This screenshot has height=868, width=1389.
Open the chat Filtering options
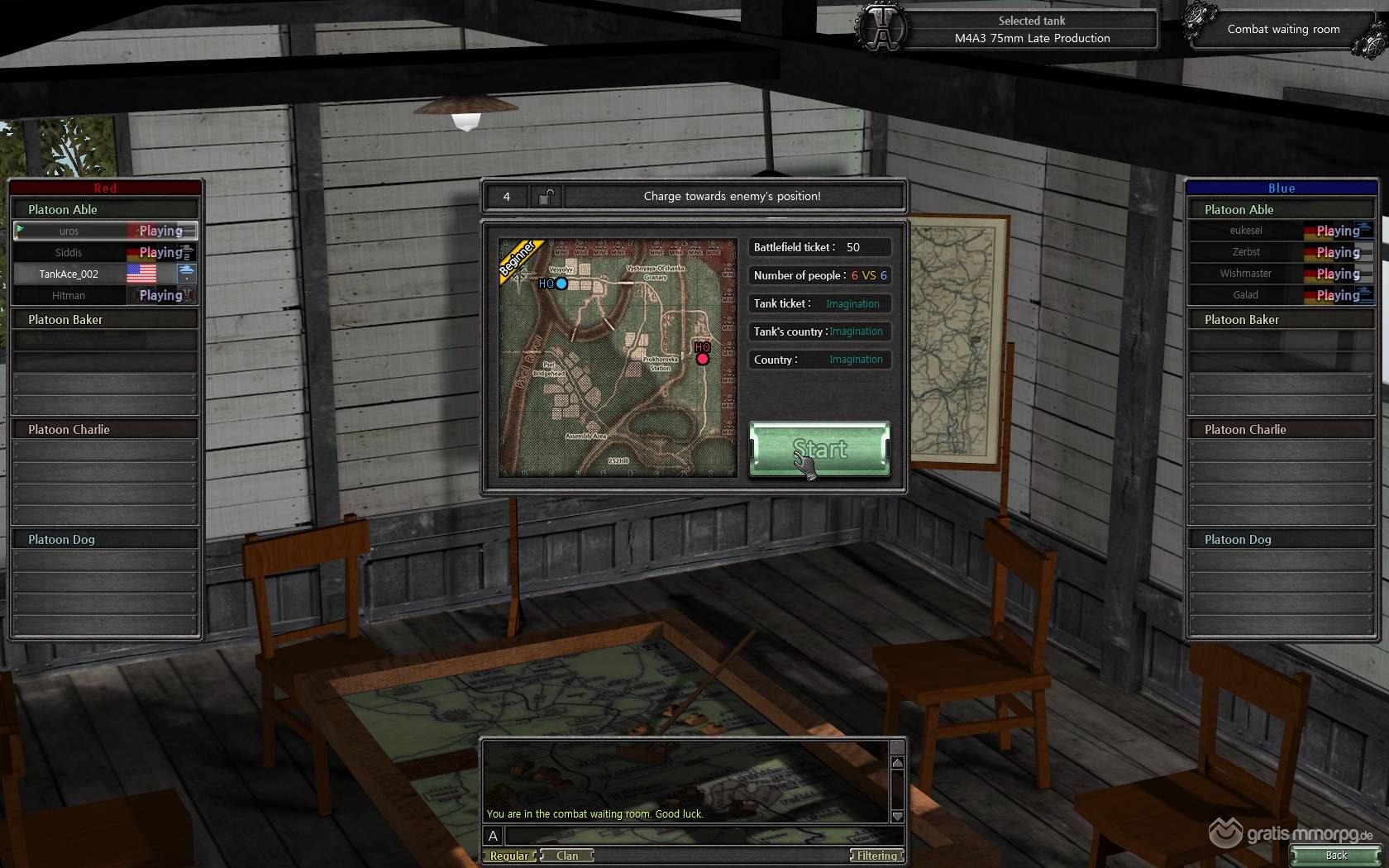click(x=876, y=856)
